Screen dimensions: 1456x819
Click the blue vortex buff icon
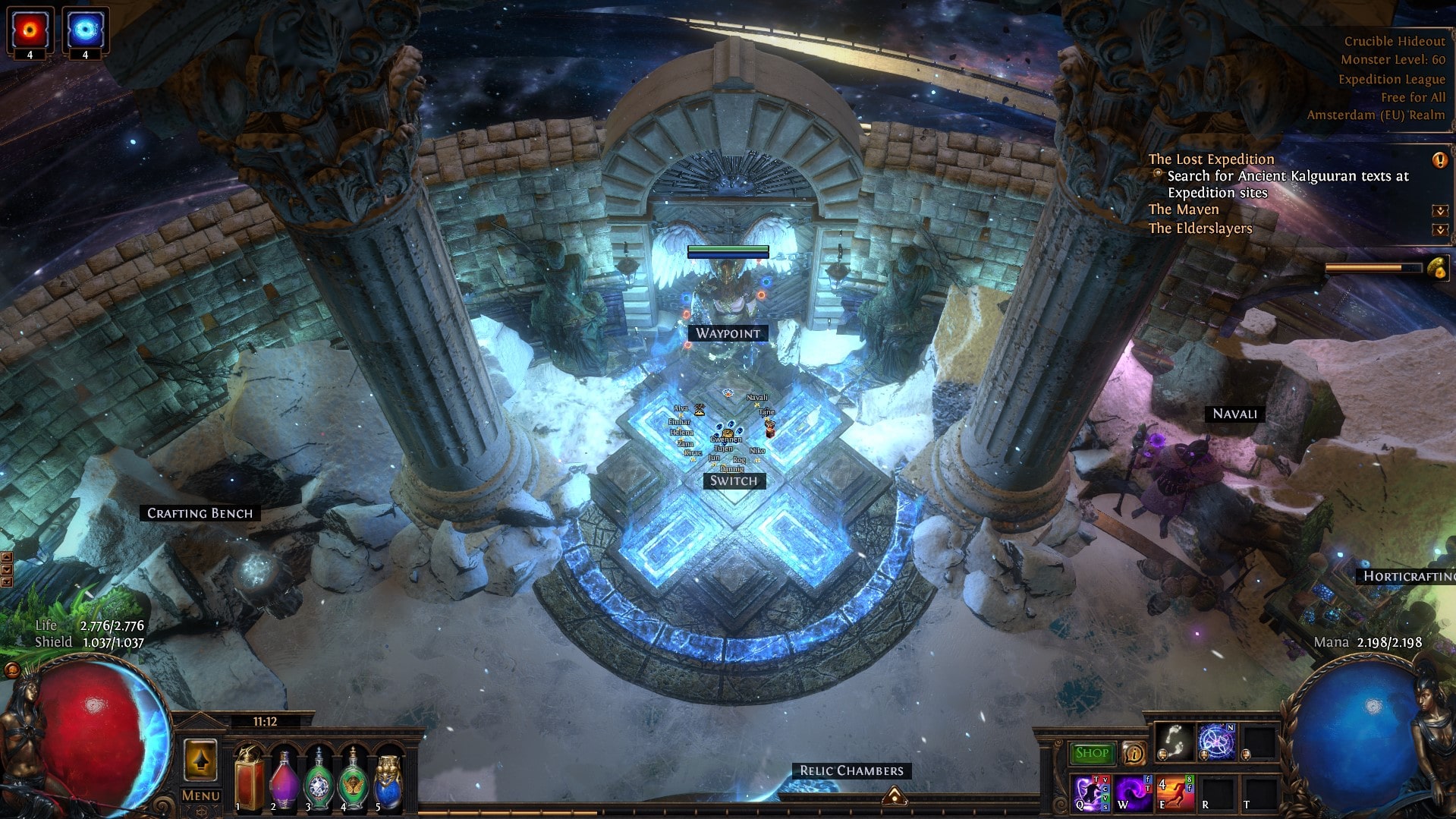(x=85, y=30)
